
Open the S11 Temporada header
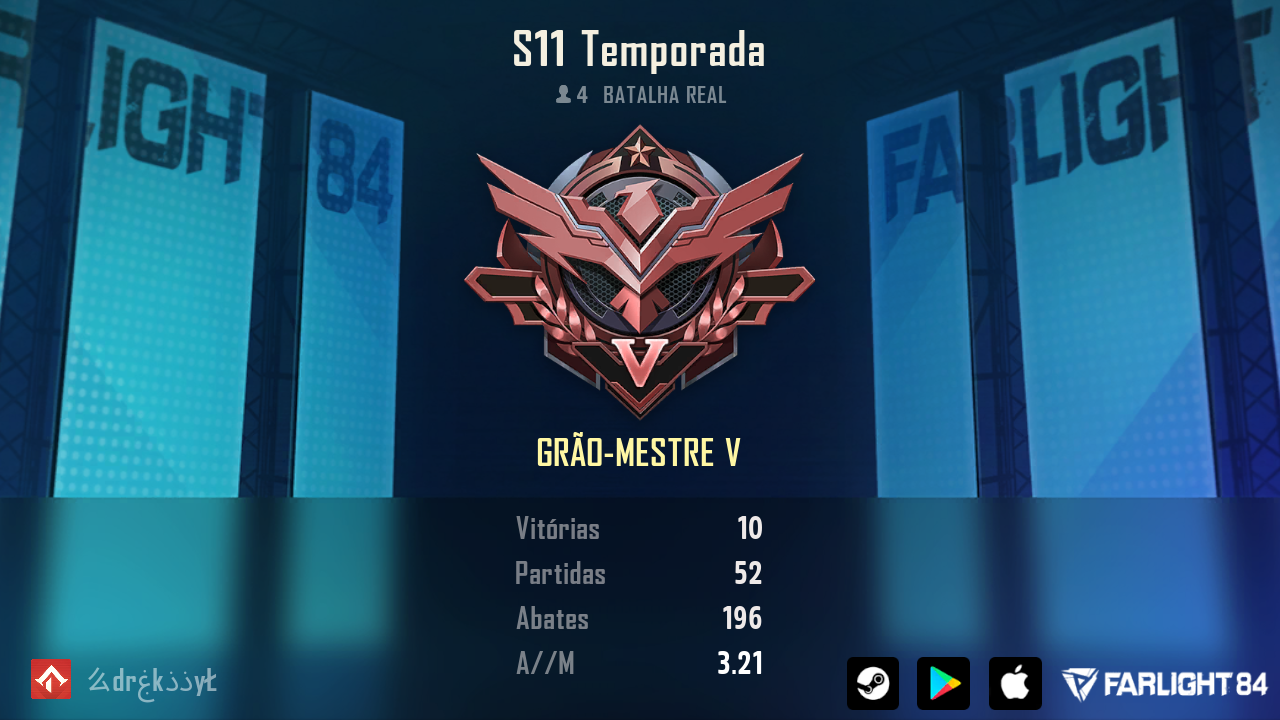[639, 51]
